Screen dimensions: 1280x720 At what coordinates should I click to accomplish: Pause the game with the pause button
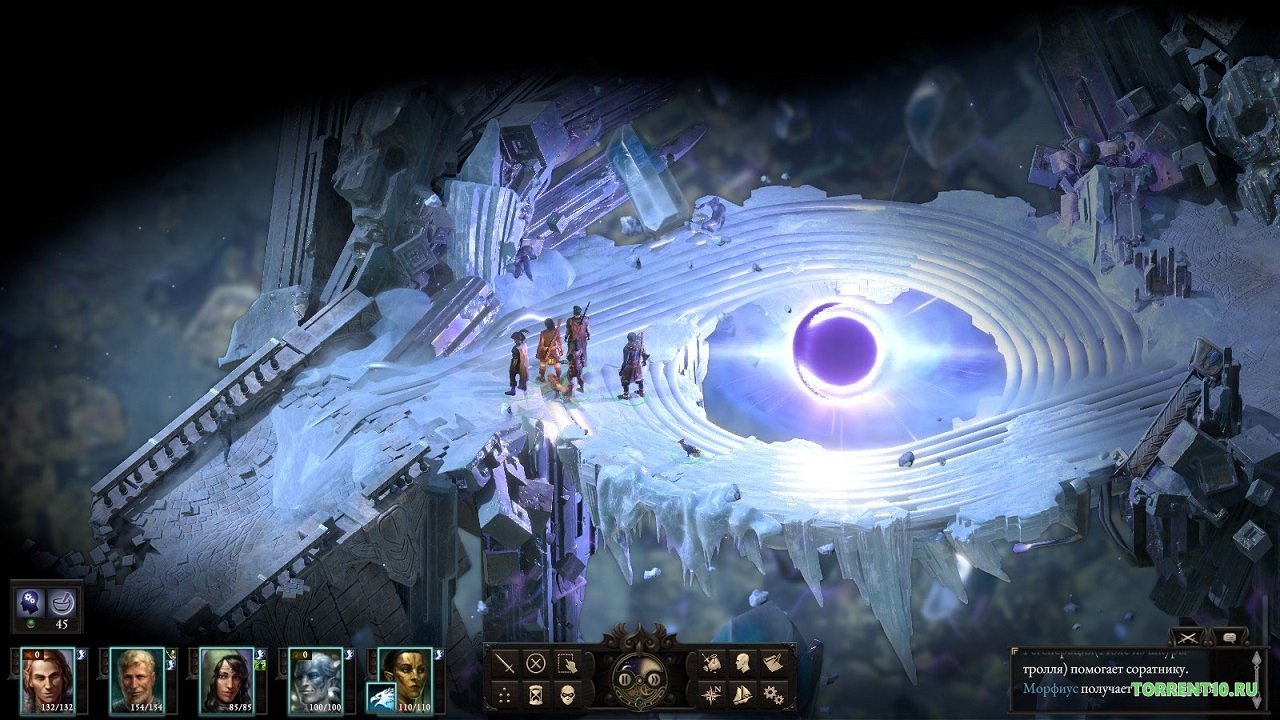(x=624, y=679)
